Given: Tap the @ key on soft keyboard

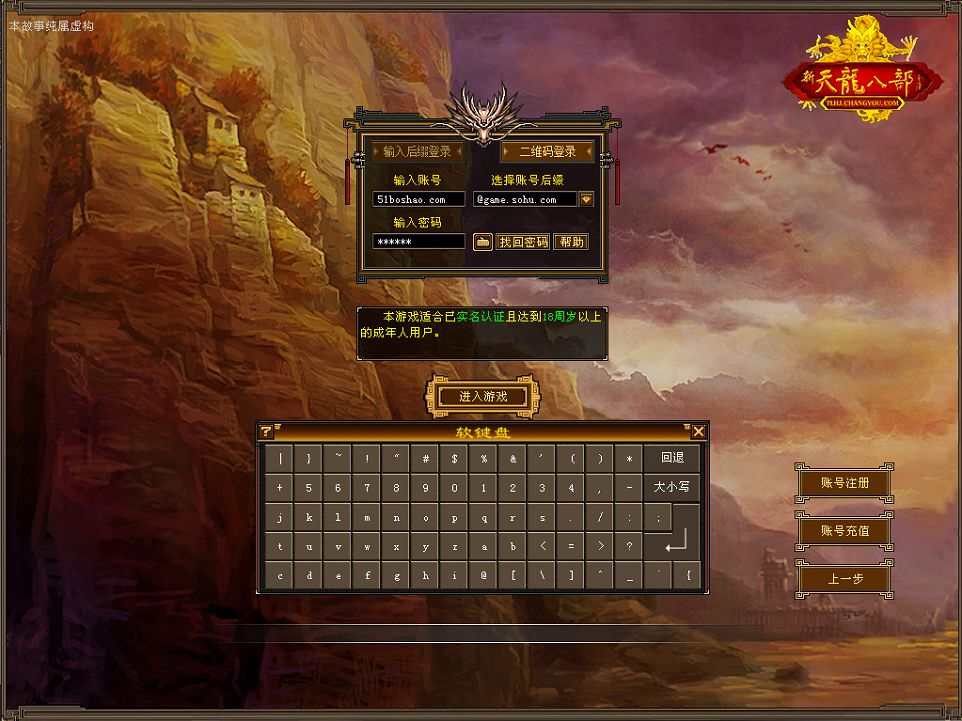Looking at the screenshot, I should click(484, 575).
